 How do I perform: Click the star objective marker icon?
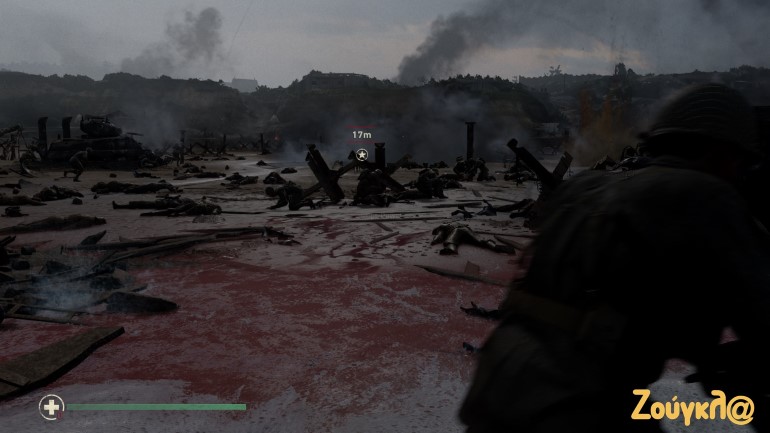coord(362,154)
